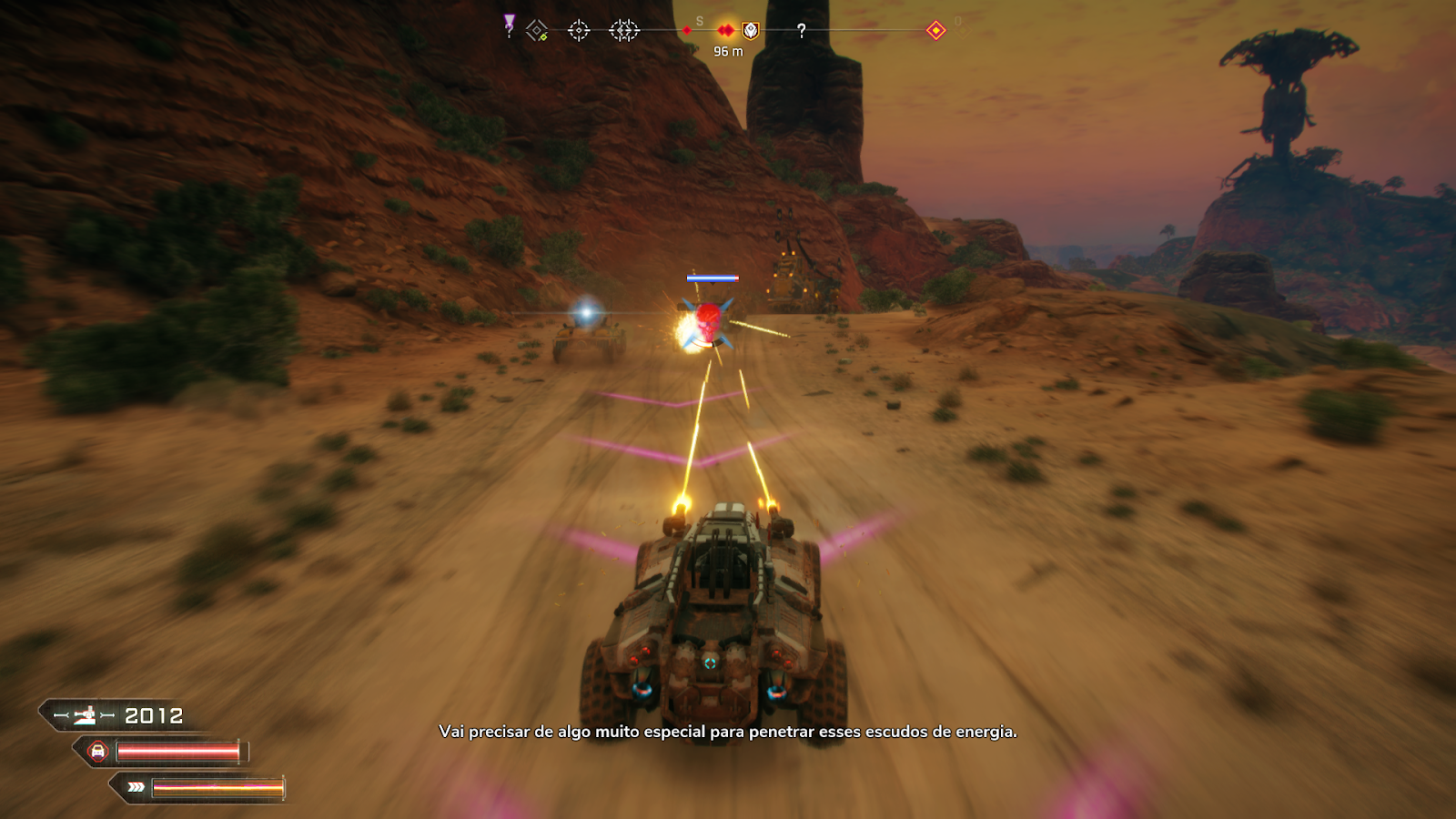This screenshot has height=819, width=1456.
Task: Click the S cardinal direction letter on the compass
Action: point(699,21)
